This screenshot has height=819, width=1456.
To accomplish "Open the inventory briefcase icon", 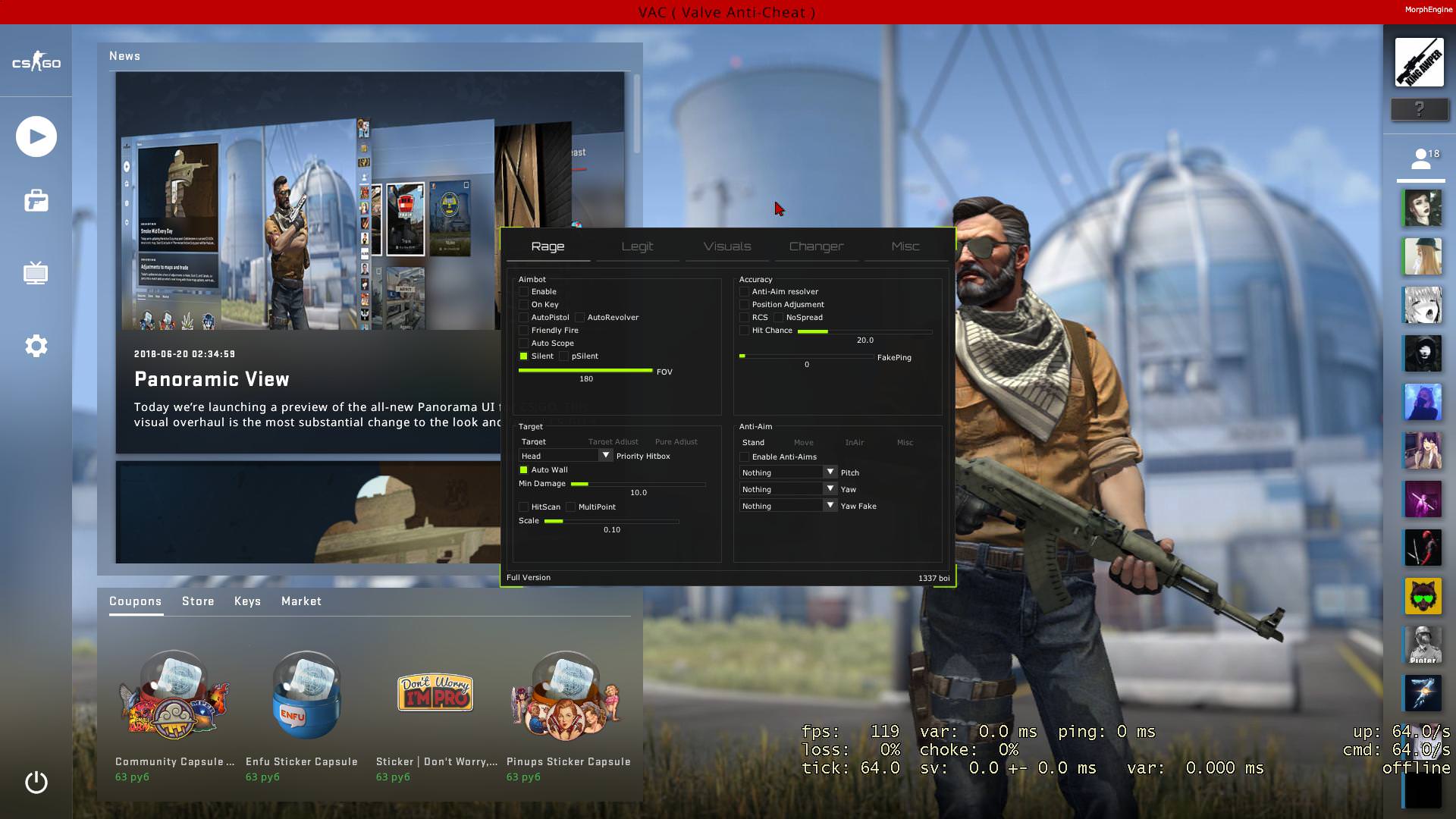I will pos(36,201).
